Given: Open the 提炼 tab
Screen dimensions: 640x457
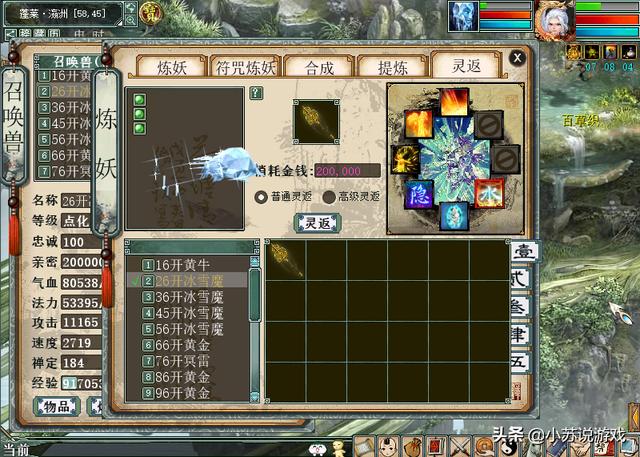Looking at the screenshot, I should 392,67.
